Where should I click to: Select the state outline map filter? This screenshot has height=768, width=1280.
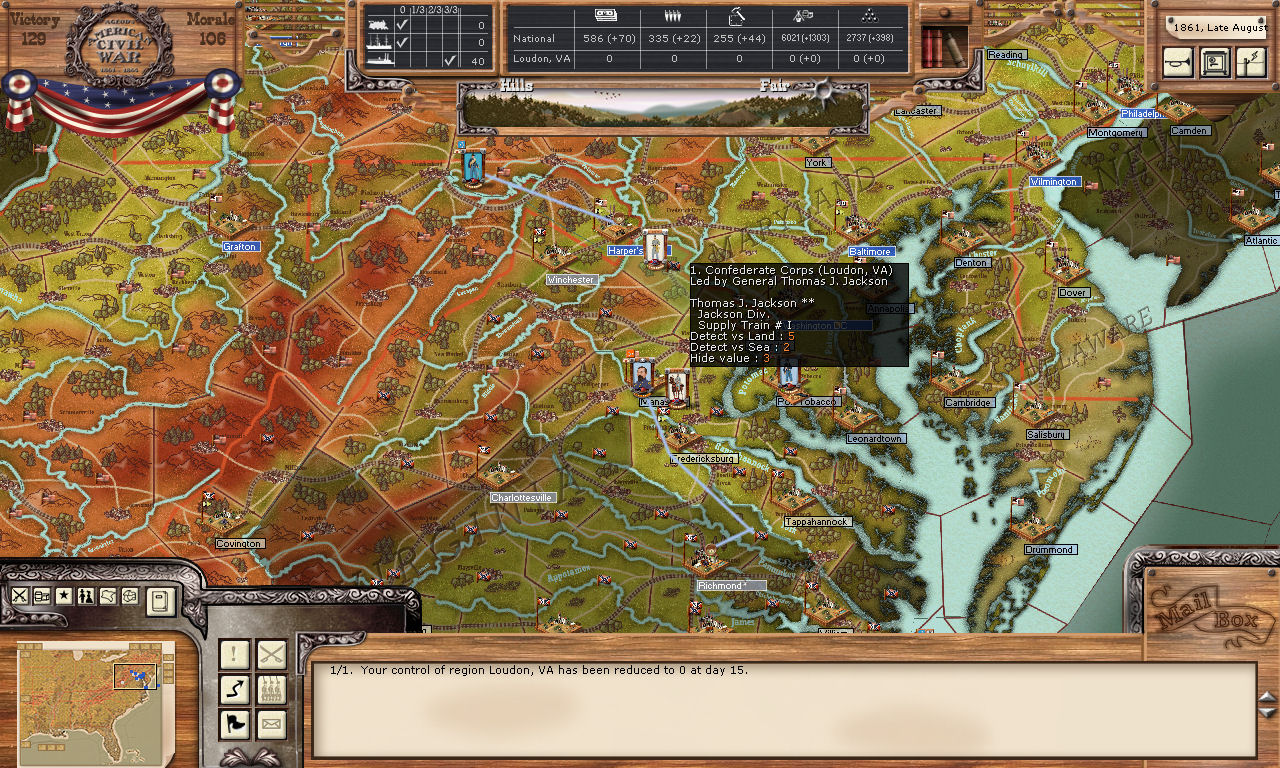click(x=108, y=596)
